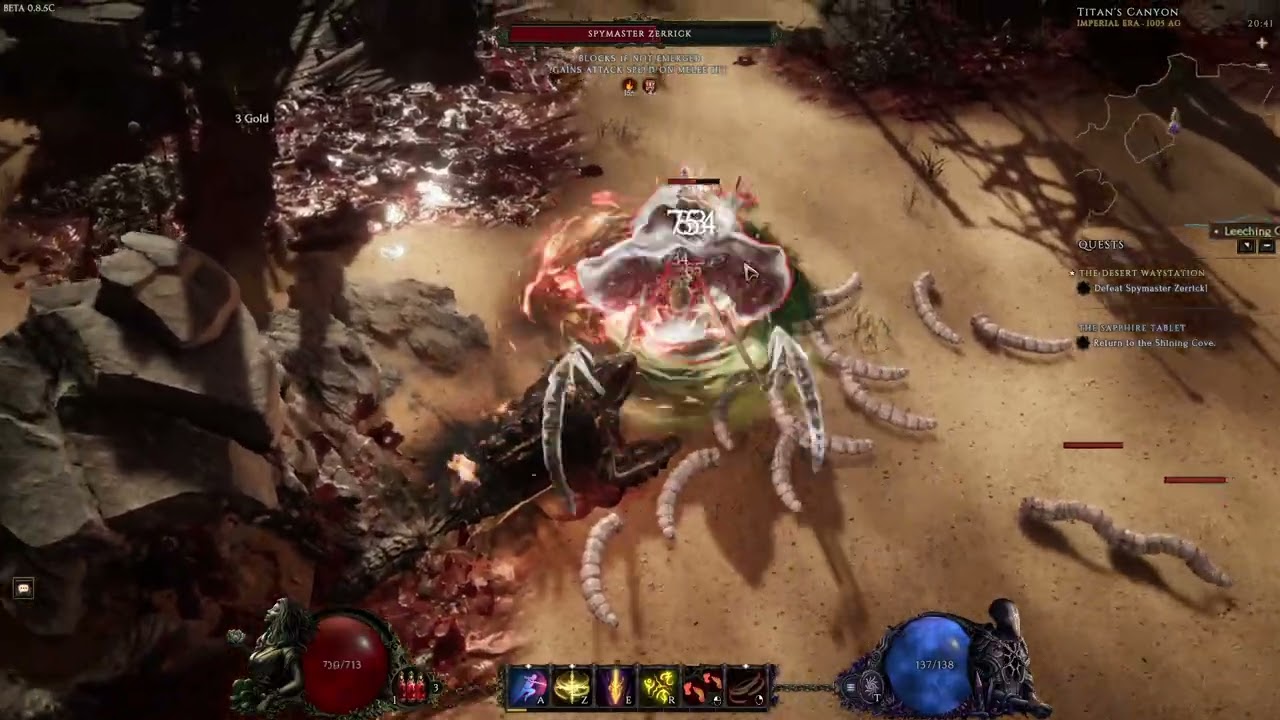The image size is (1280, 720).
Task: Open the chat speech bubble button
Action: pos(24,588)
